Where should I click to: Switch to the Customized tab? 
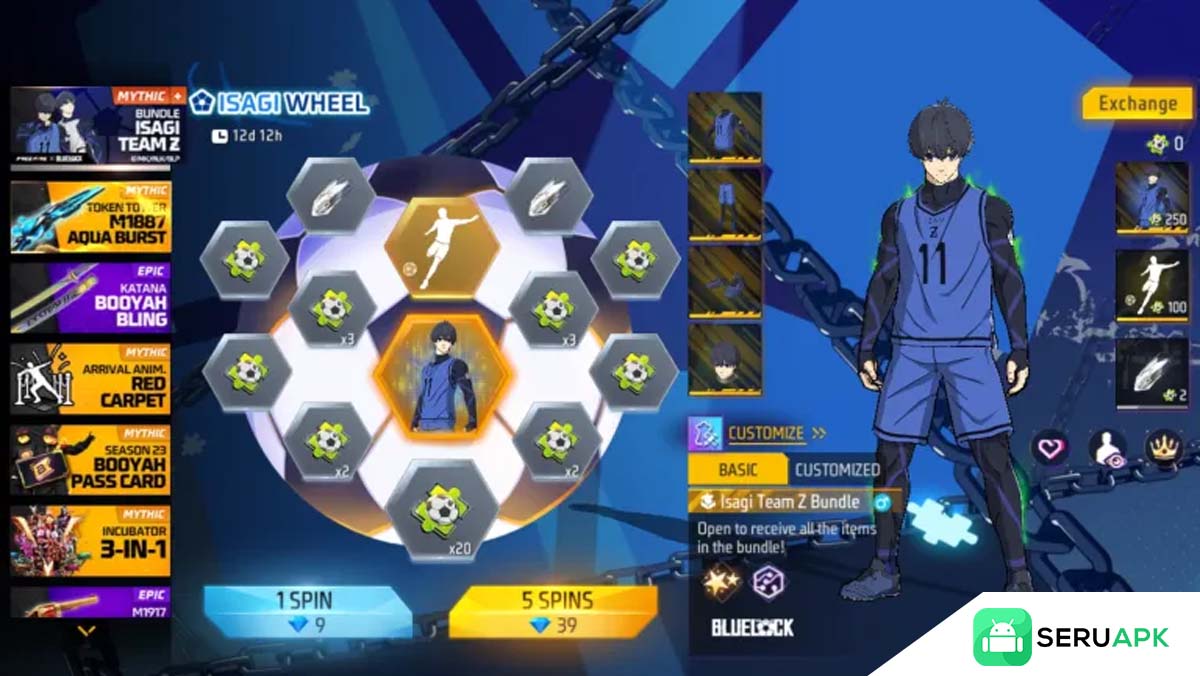837,469
